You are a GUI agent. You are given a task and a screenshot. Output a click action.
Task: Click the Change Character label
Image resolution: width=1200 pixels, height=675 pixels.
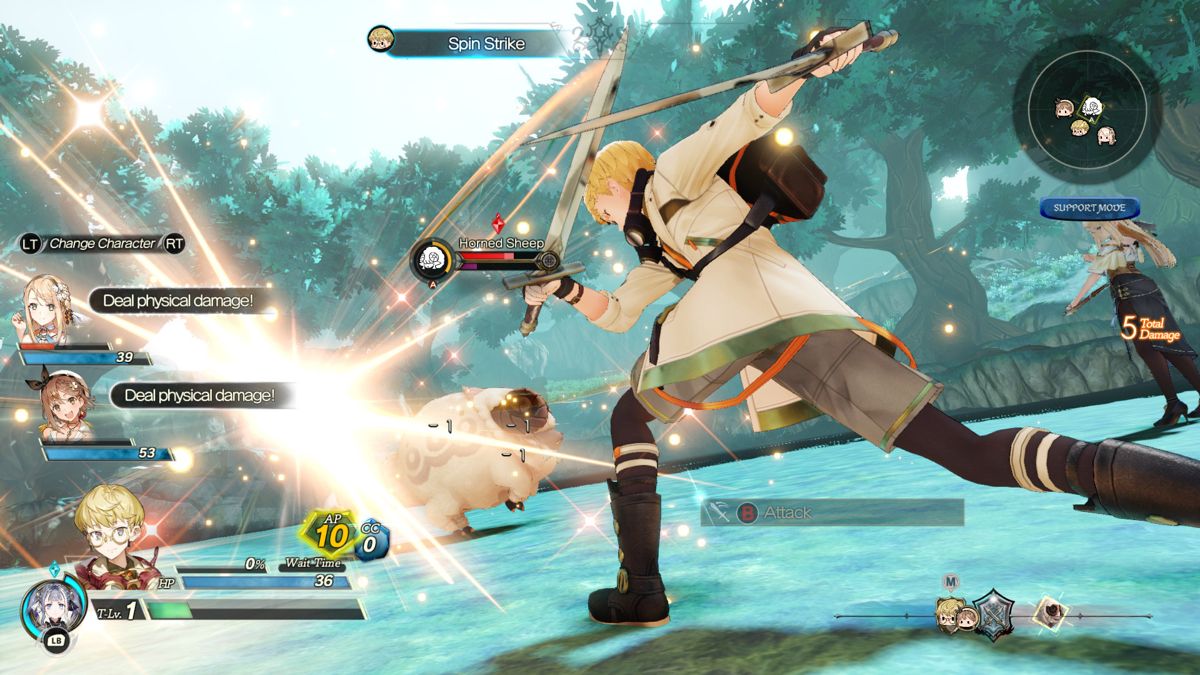point(102,243)
